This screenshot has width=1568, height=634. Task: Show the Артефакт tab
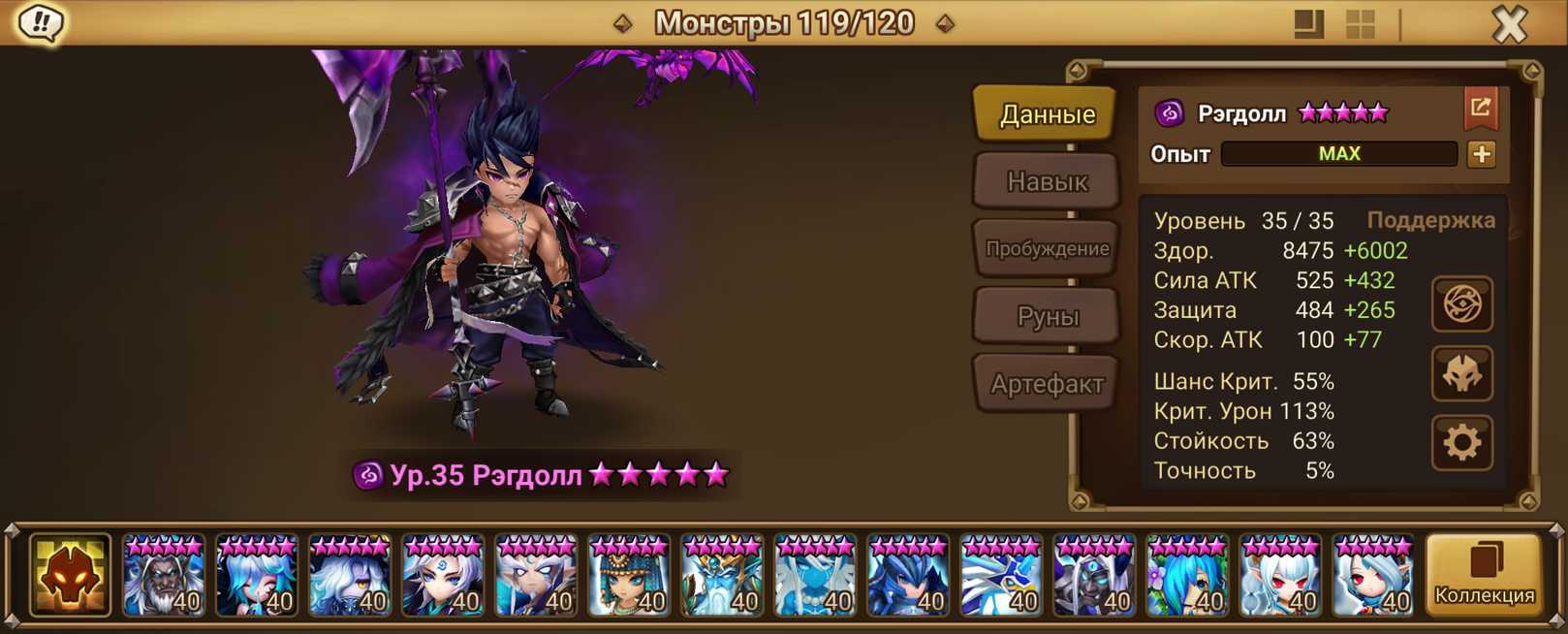(x=1047, y=384)
